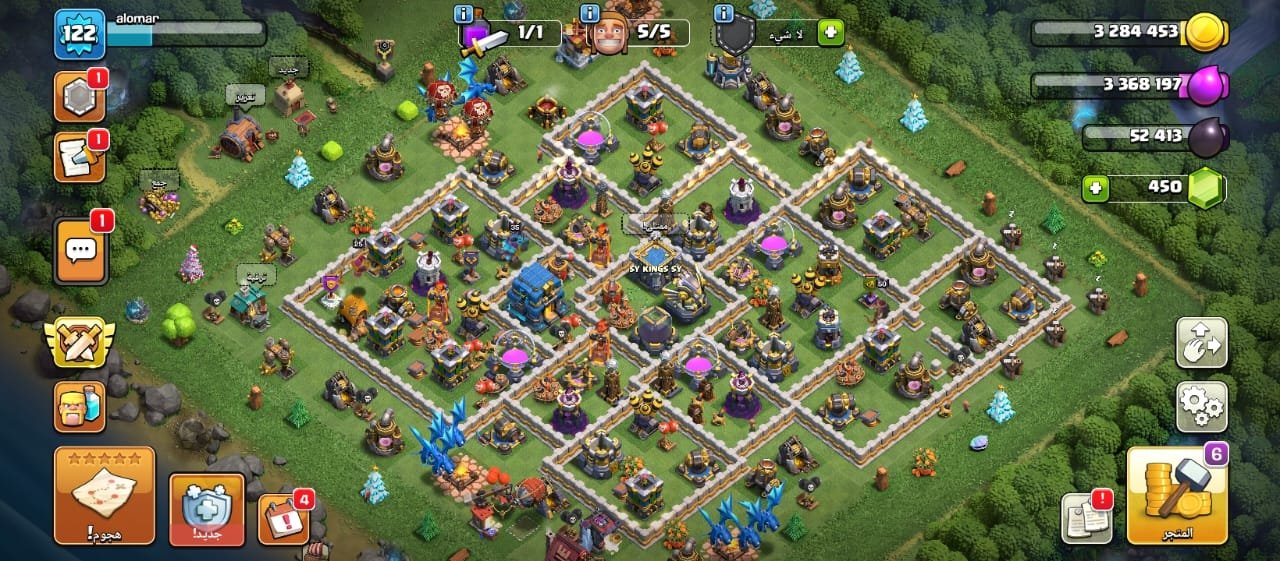The height and width of the screenshot is (561, 1280).
Task: Click the green plus beside the gems
Action: click(1095, 187)
